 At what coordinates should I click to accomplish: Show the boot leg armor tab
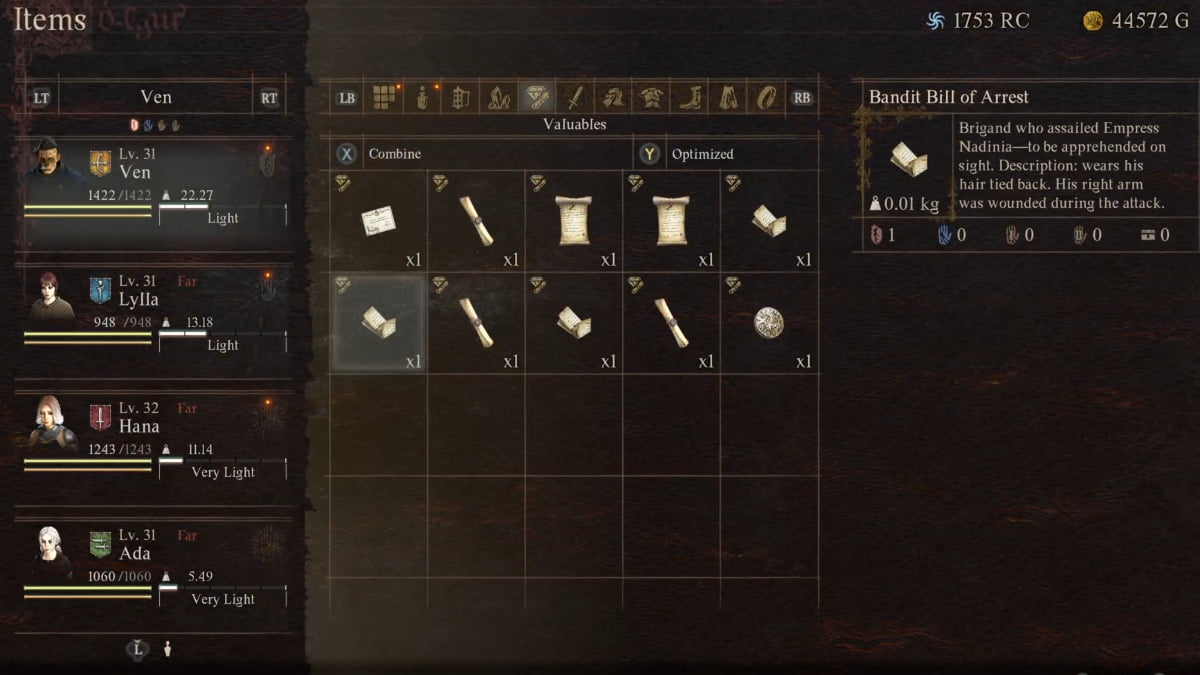pyautogui.click(x=690, y=98)
